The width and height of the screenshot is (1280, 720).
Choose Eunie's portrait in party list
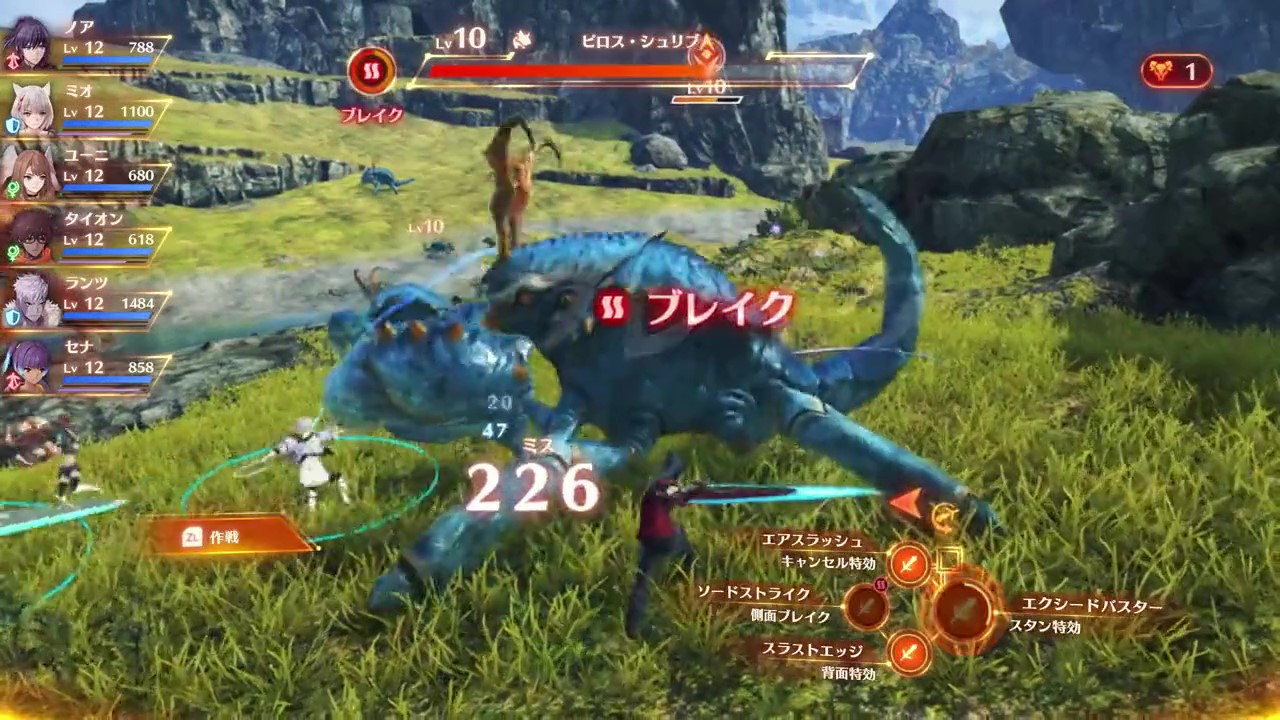click(32, 173)
